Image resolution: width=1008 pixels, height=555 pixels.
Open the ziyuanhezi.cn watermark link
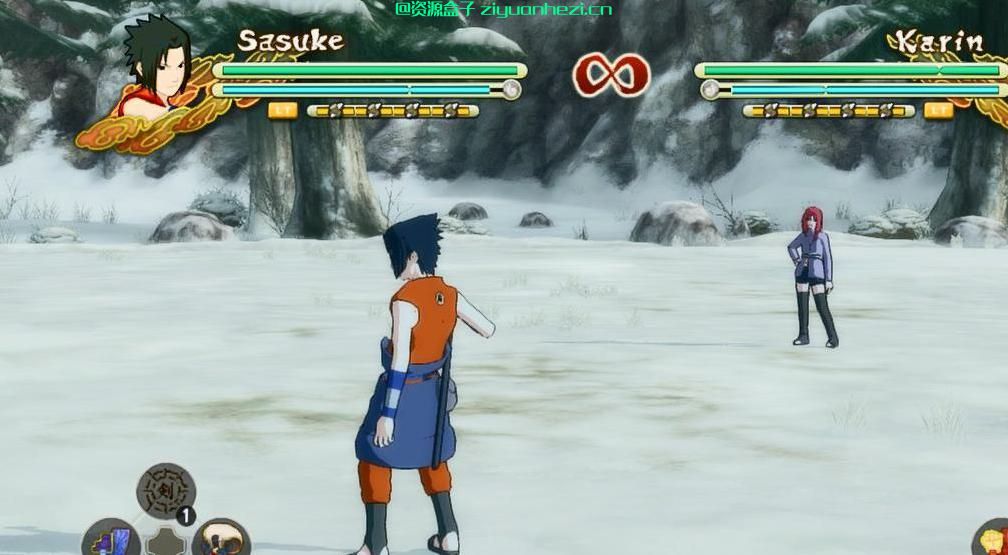pyautogui.click(x=504, y=9)
